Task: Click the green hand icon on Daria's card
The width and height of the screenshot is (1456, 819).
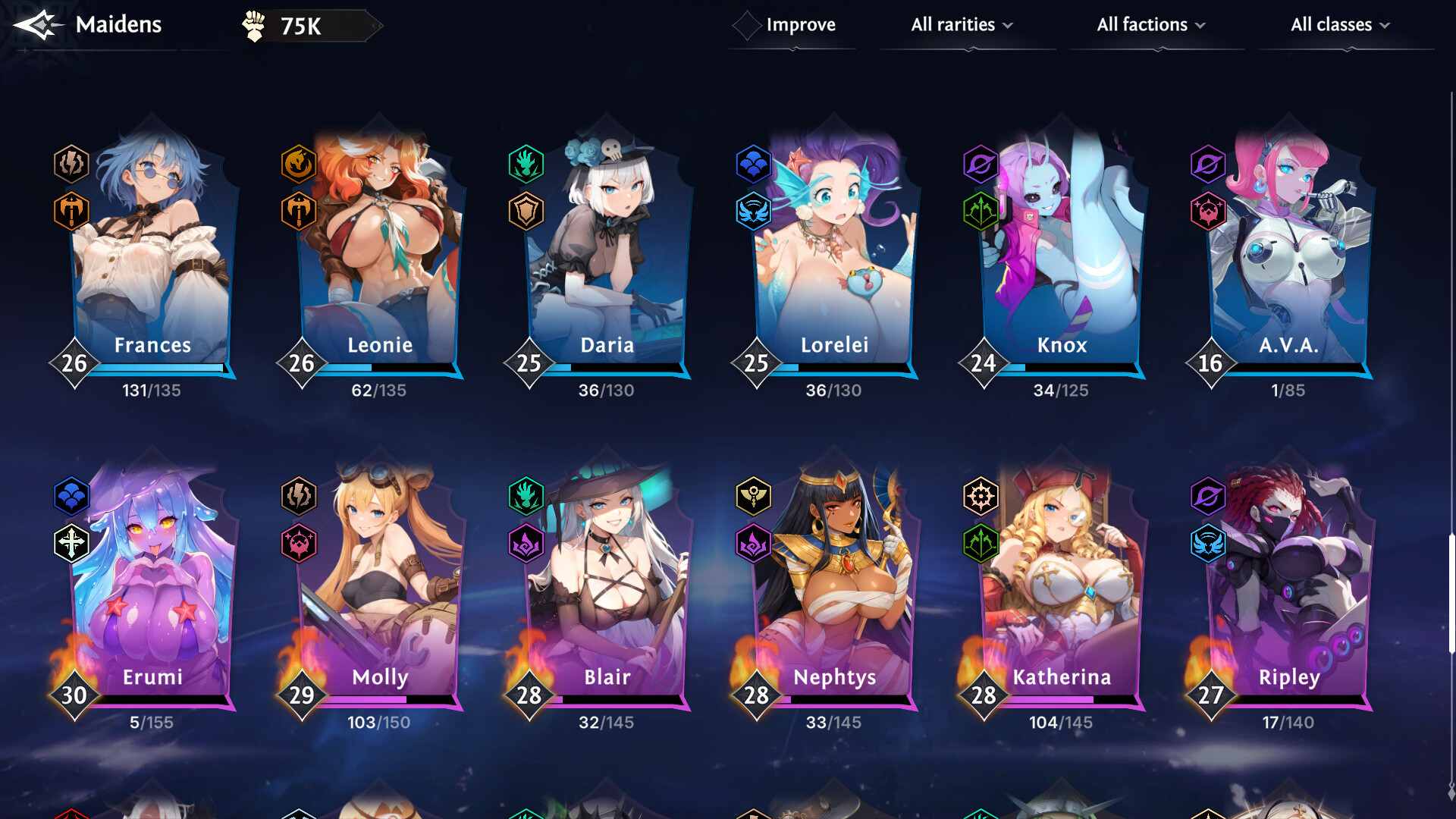Action: click(526, 164)
